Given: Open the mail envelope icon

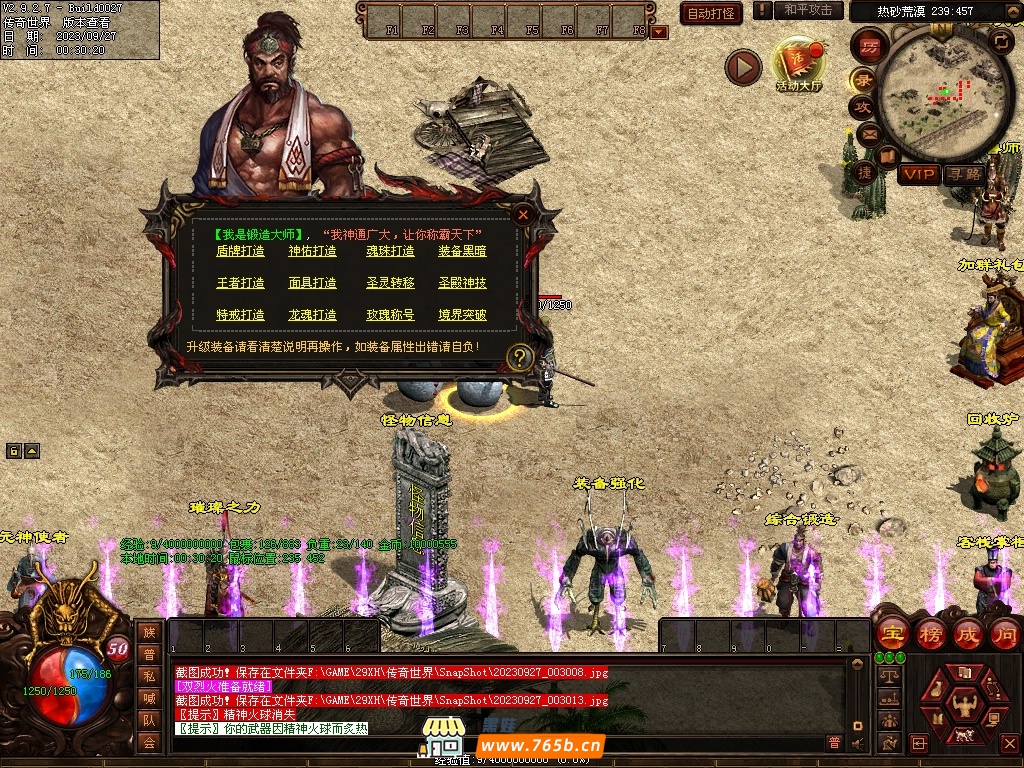Looking at the screenshot, I should pos(866,133).
